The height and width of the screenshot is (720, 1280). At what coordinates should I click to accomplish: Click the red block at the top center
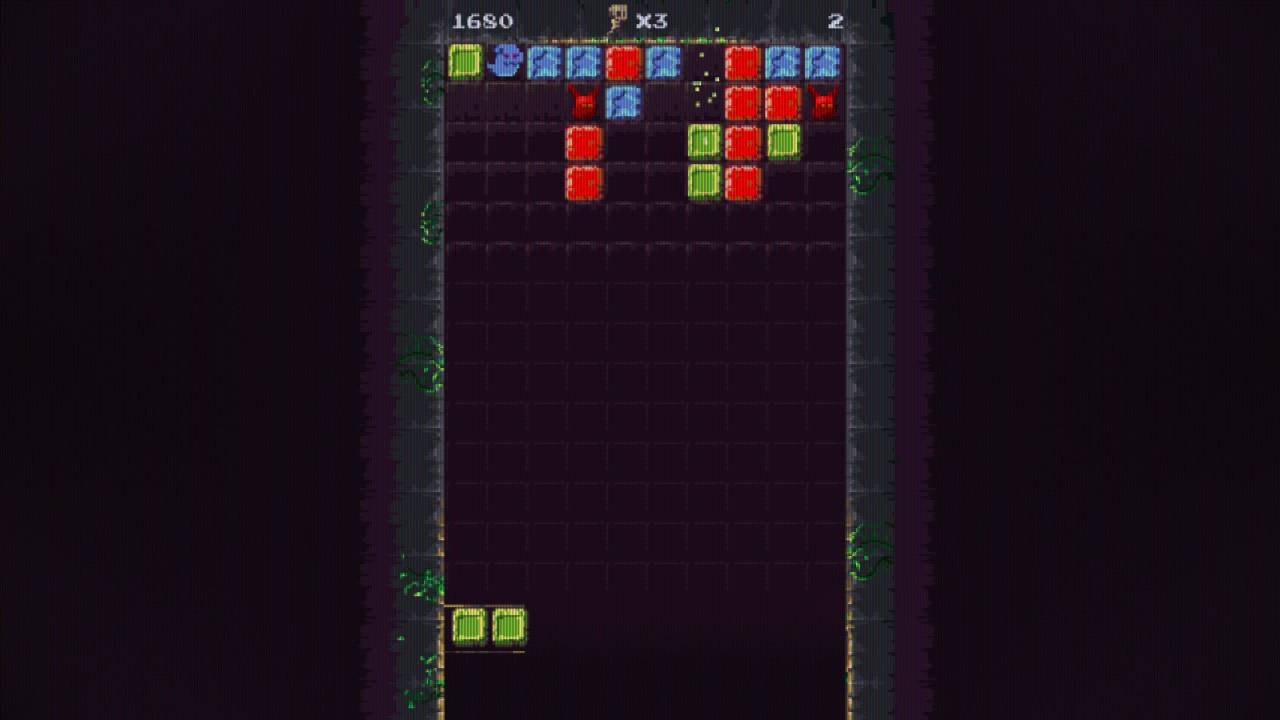(625, 64)
